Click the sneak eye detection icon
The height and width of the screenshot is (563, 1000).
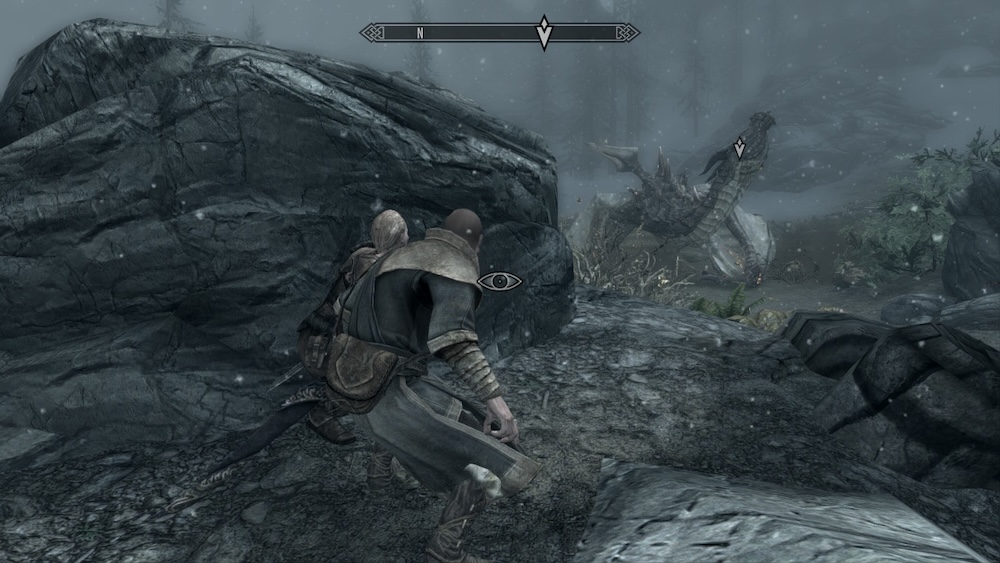point(500,281)
